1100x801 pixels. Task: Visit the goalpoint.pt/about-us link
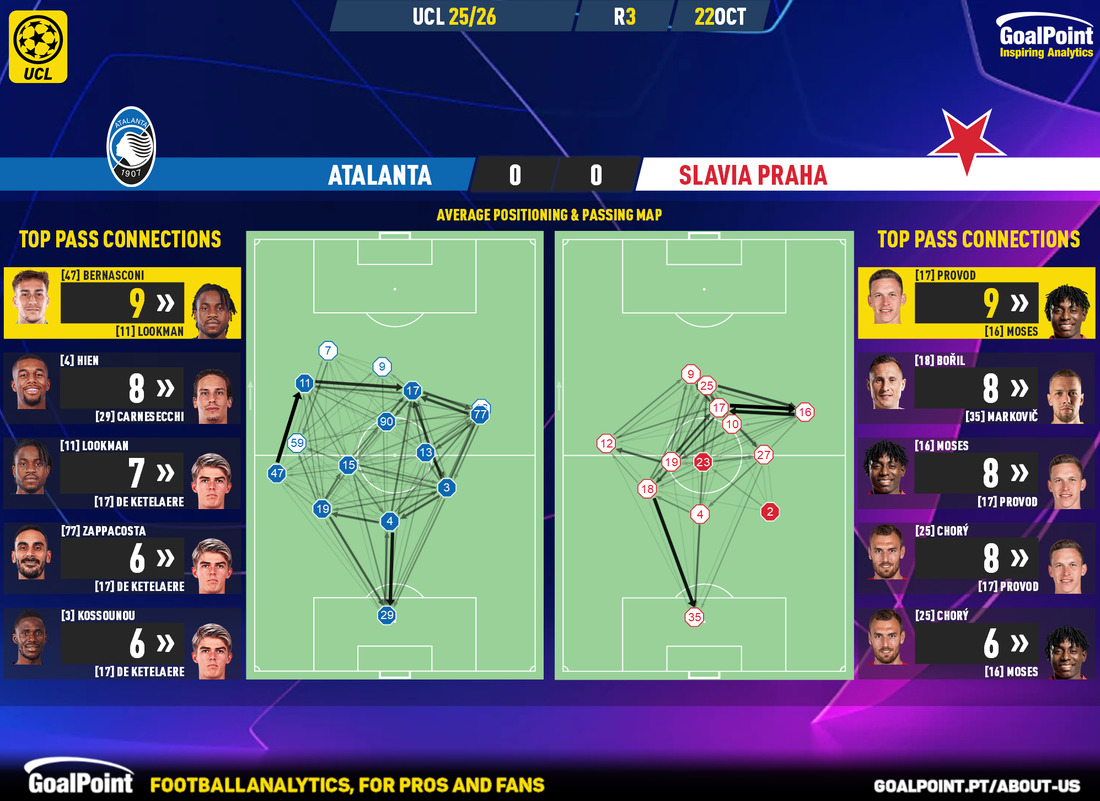980,785
